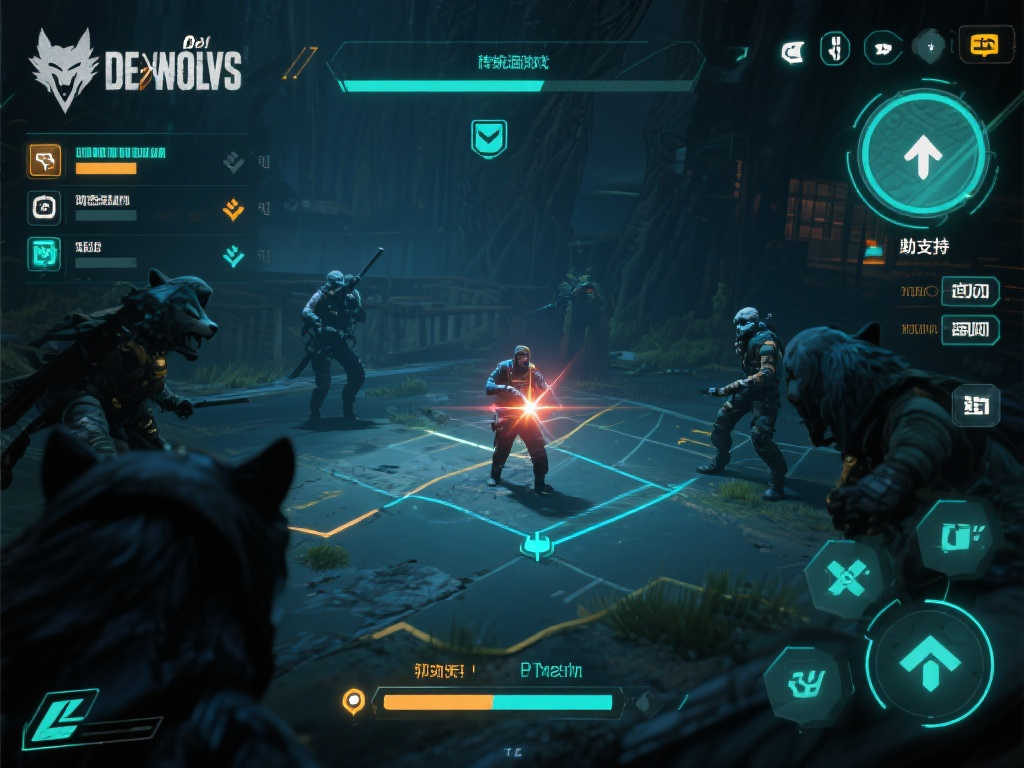Use the crossed-blades hexagon ability
The height and width of the screenshot is (768, 1024).
[x=845, y=578]
